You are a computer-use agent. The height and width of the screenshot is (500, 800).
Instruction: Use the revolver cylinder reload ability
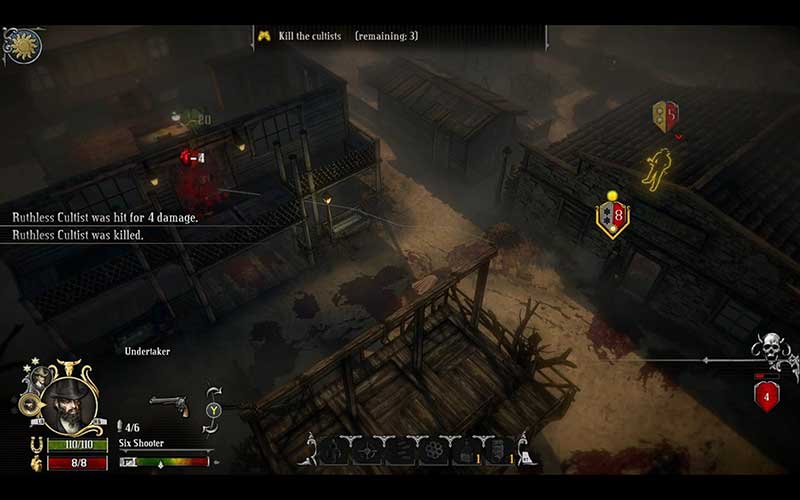(x=432, y=450)
